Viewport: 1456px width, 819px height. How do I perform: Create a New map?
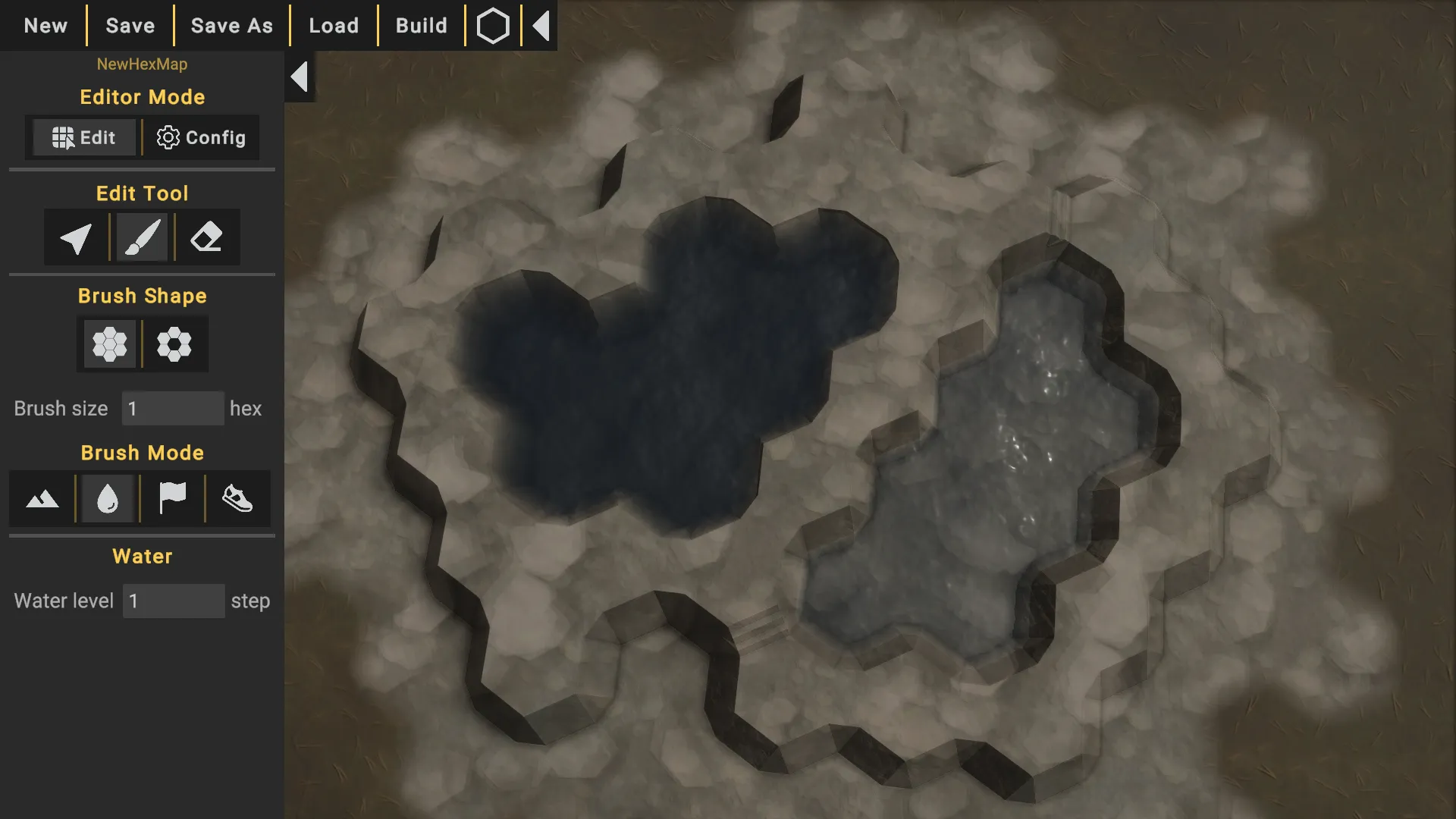pyautogui.click(x=45, y=26)
